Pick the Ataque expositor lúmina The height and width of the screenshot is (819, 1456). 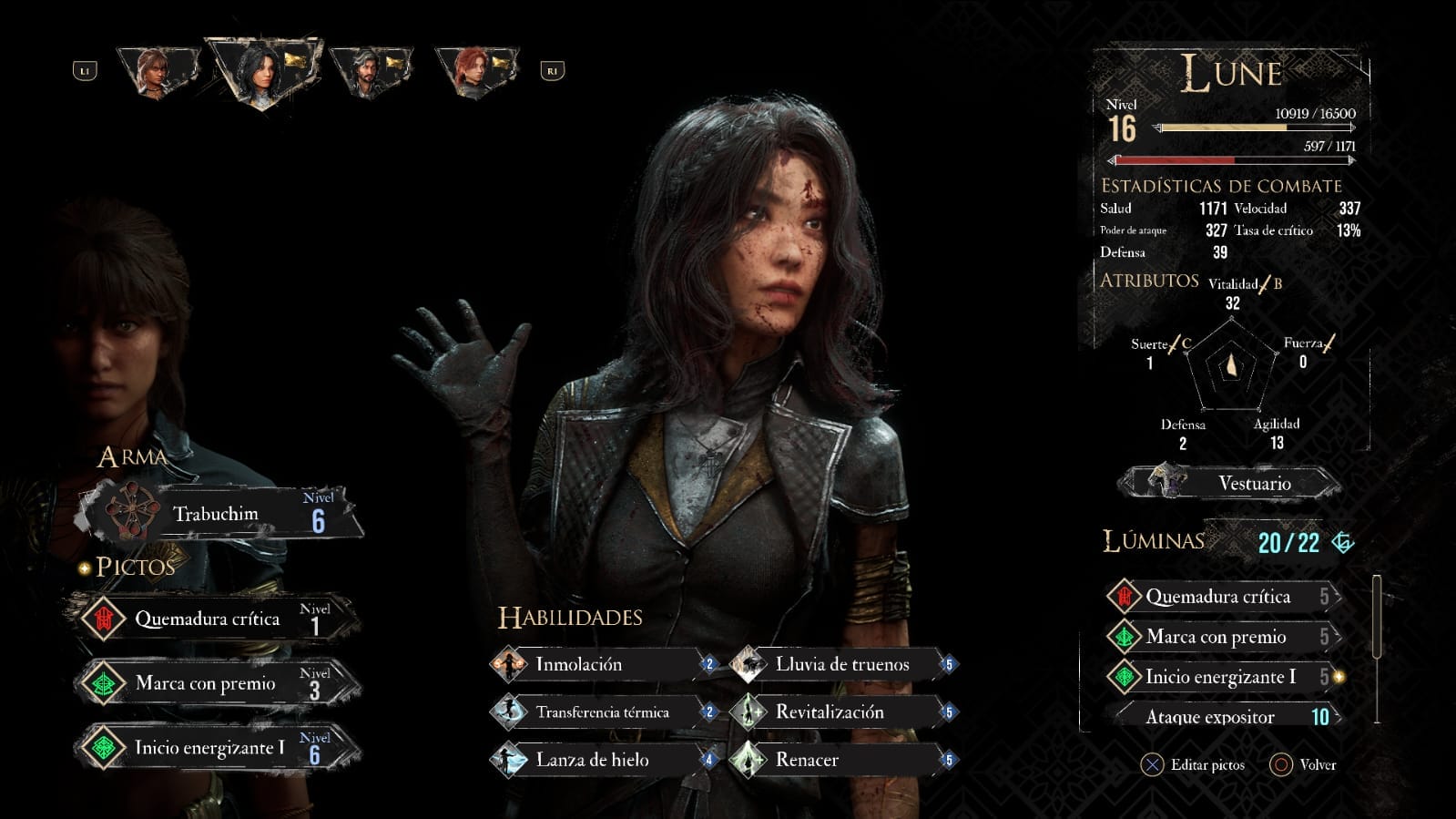(1220, 717)
